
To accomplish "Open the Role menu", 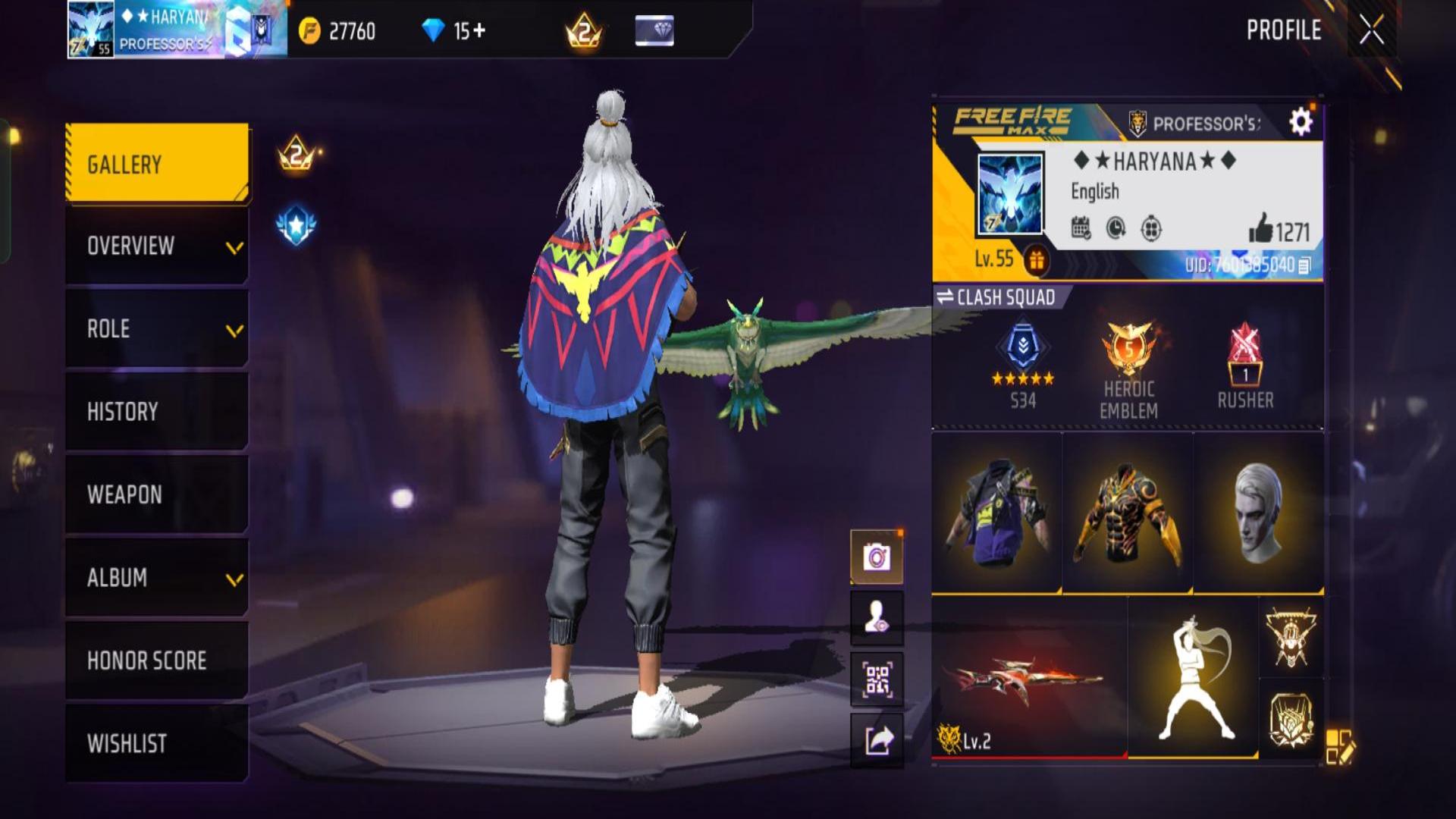I will coord(158,329).
